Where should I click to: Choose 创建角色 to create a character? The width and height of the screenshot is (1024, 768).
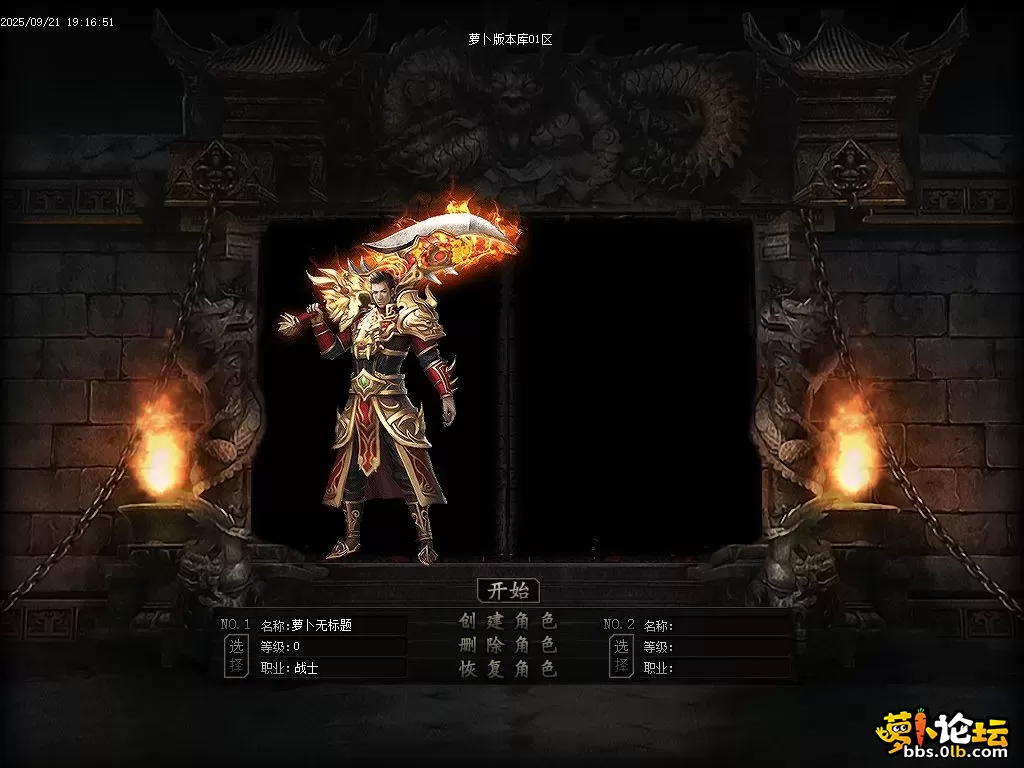(x=507, y=621)
